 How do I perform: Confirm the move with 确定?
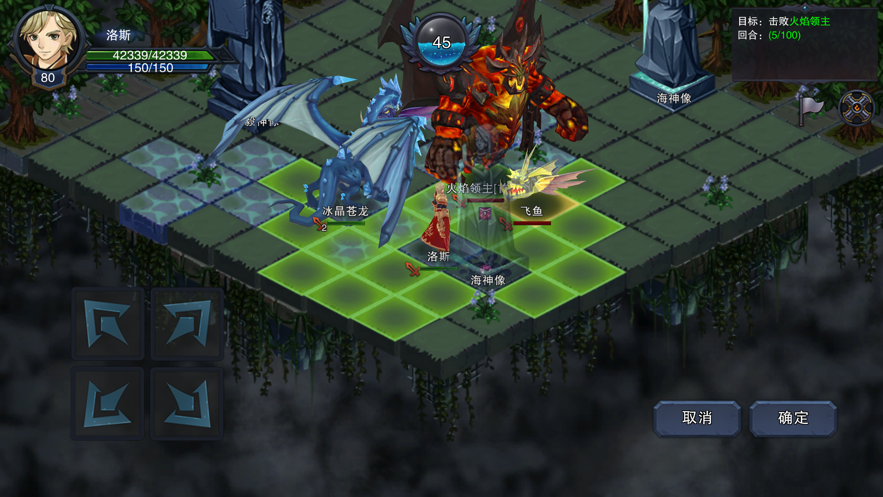793,418
